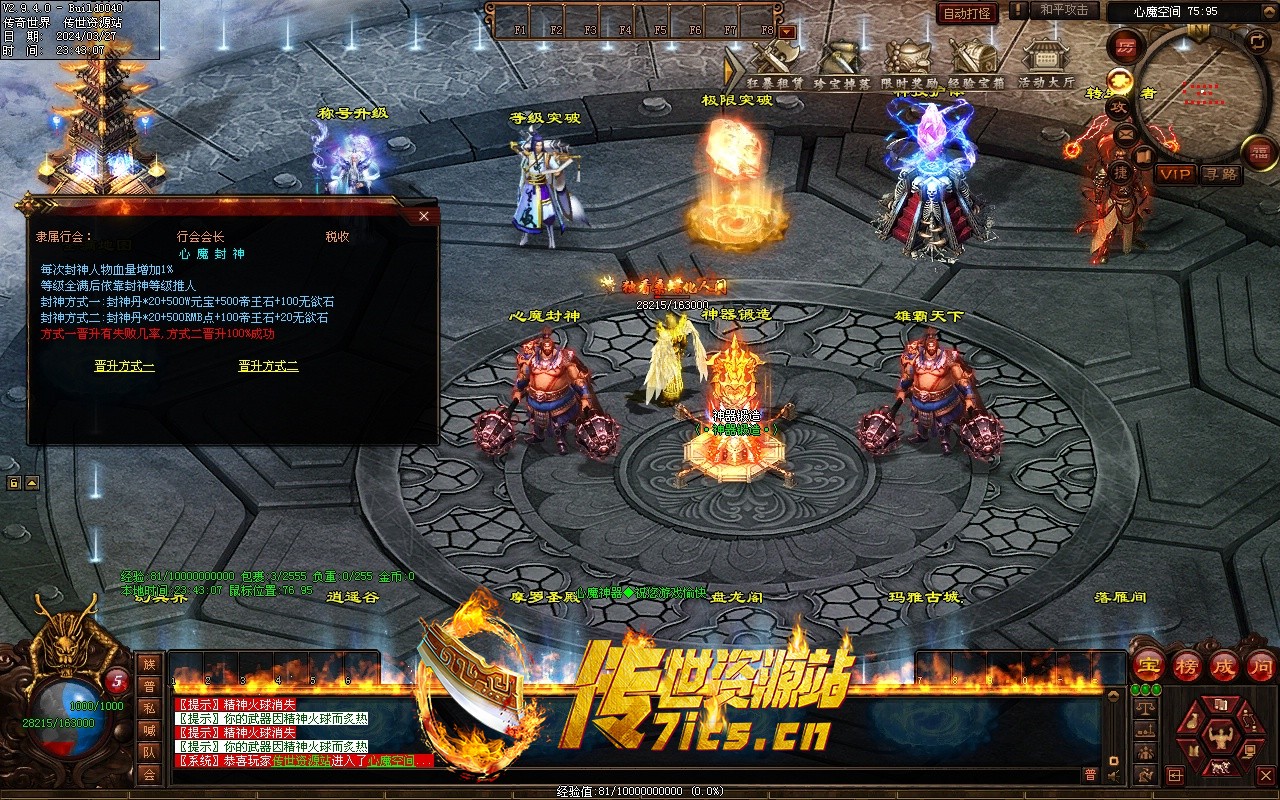Open the VIP button below minimap
The width and height of the screenshot is (1280, 800).
(1176, 174)
